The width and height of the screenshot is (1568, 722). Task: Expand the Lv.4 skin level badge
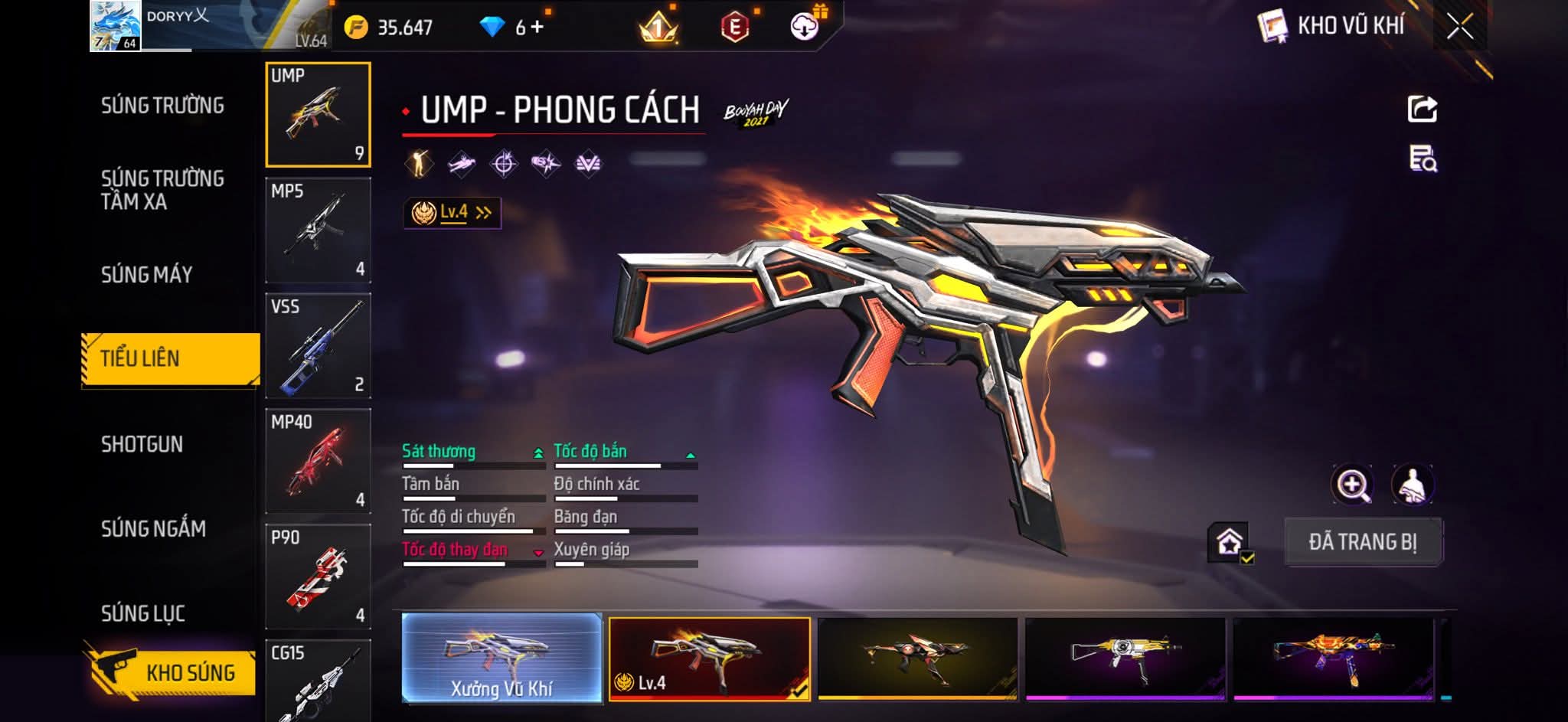click(452, 213)
